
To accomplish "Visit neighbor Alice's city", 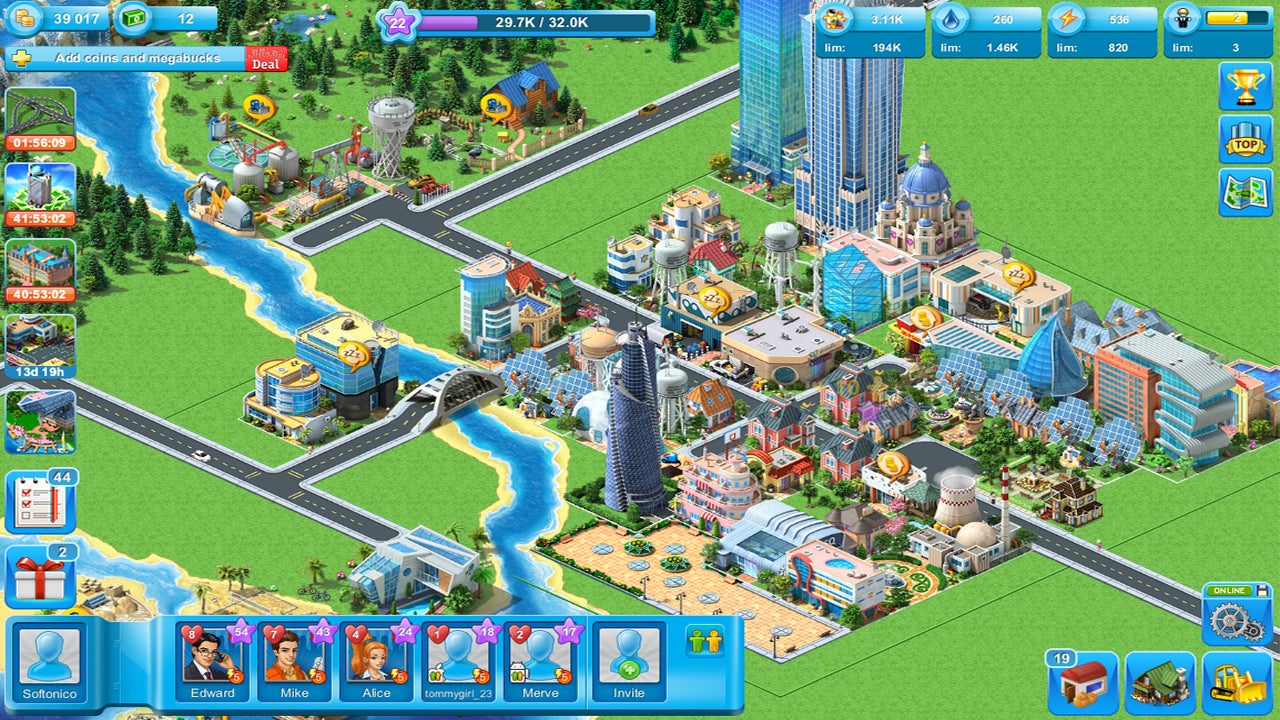I will (x=377, y=661).
